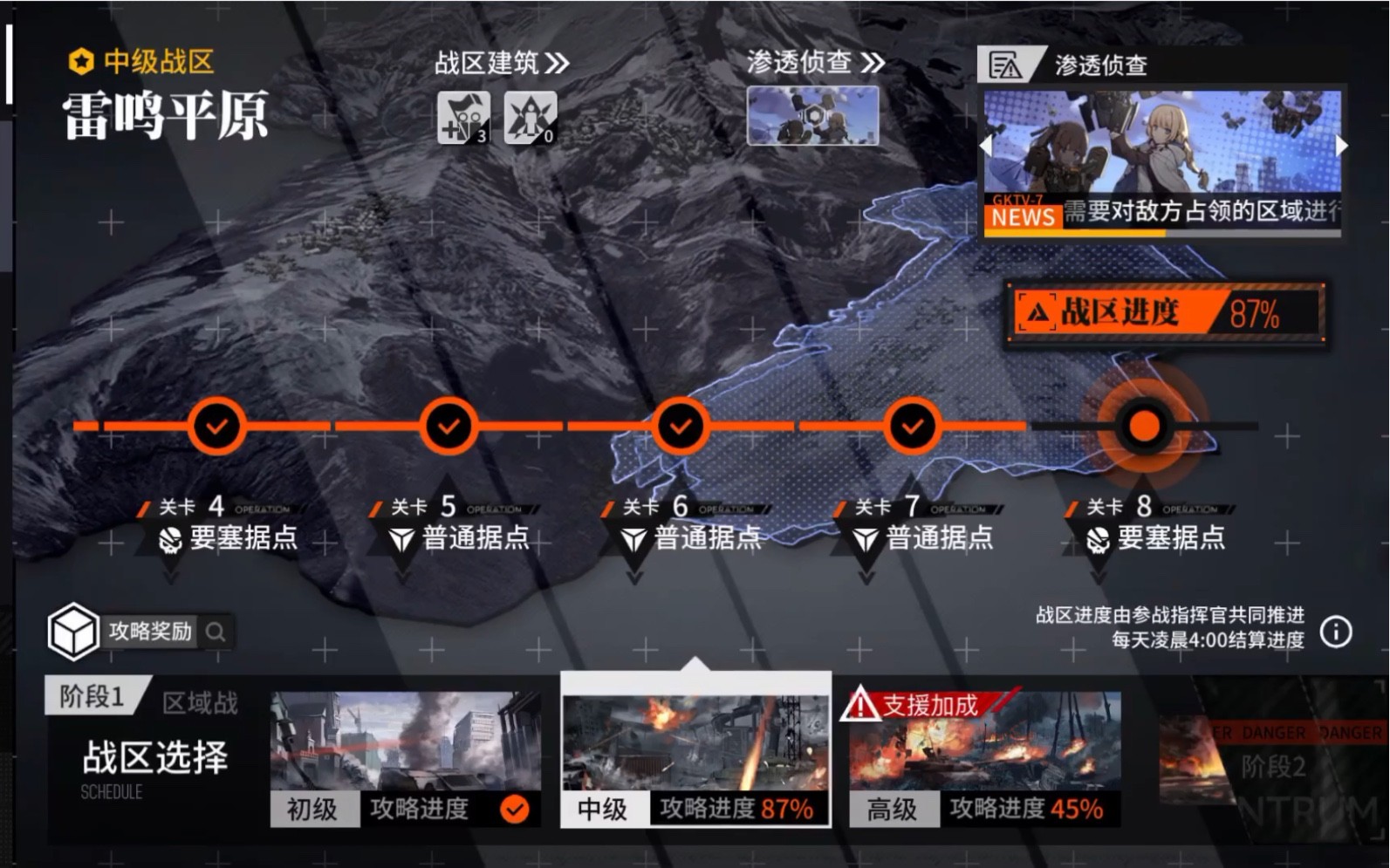The width and height of the screenshot is (1390, 868).
Task: Open the 战区建筑 building icon with count 3
Action: pos(462,119)
